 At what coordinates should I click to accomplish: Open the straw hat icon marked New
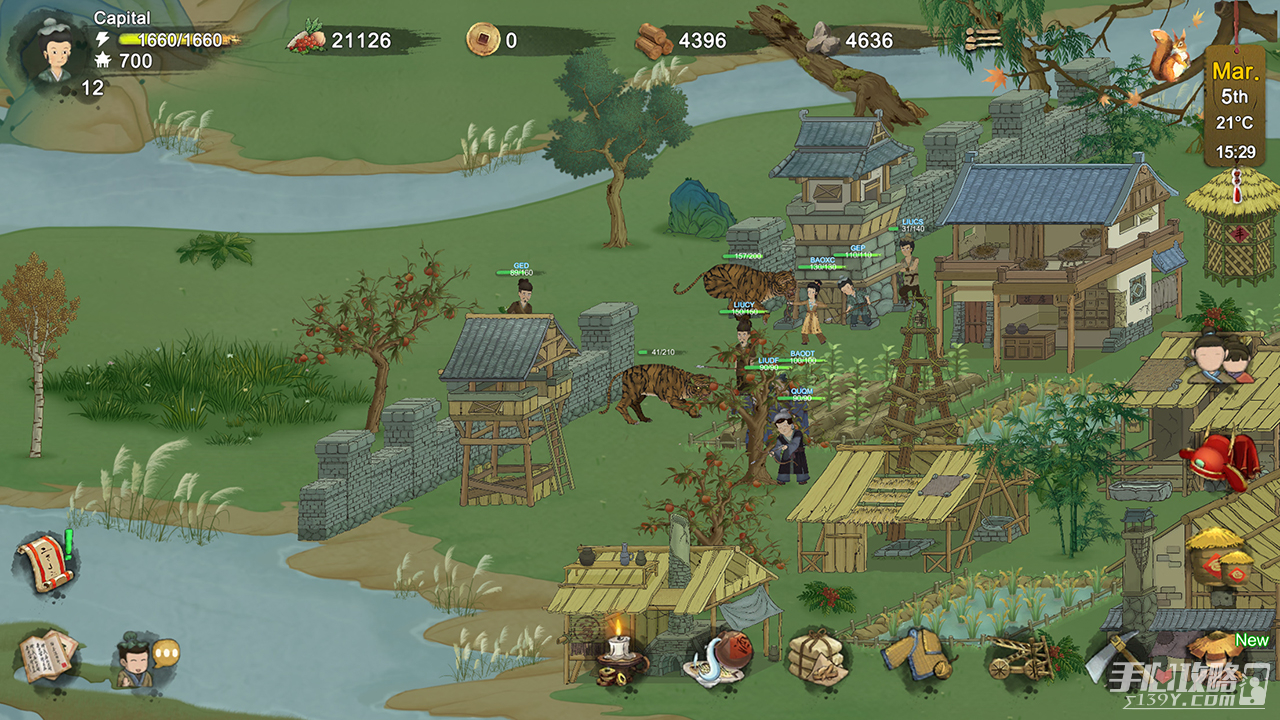(x=1216, y=655)
